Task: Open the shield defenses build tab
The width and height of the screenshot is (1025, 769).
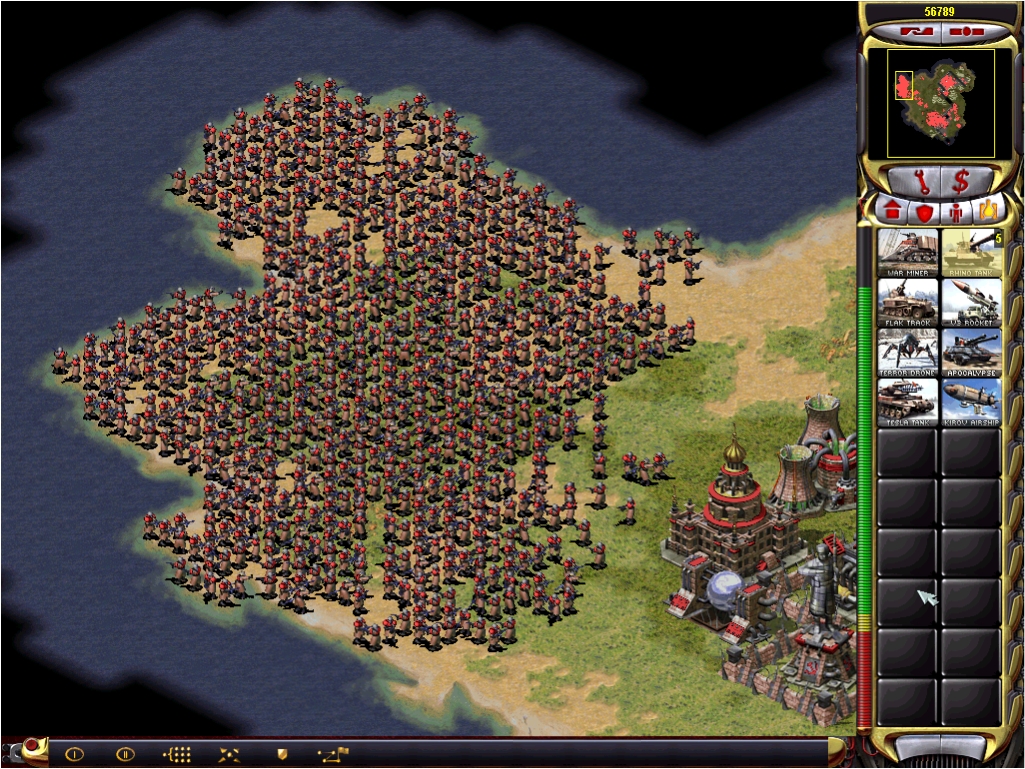Action: tap(924, 212)
